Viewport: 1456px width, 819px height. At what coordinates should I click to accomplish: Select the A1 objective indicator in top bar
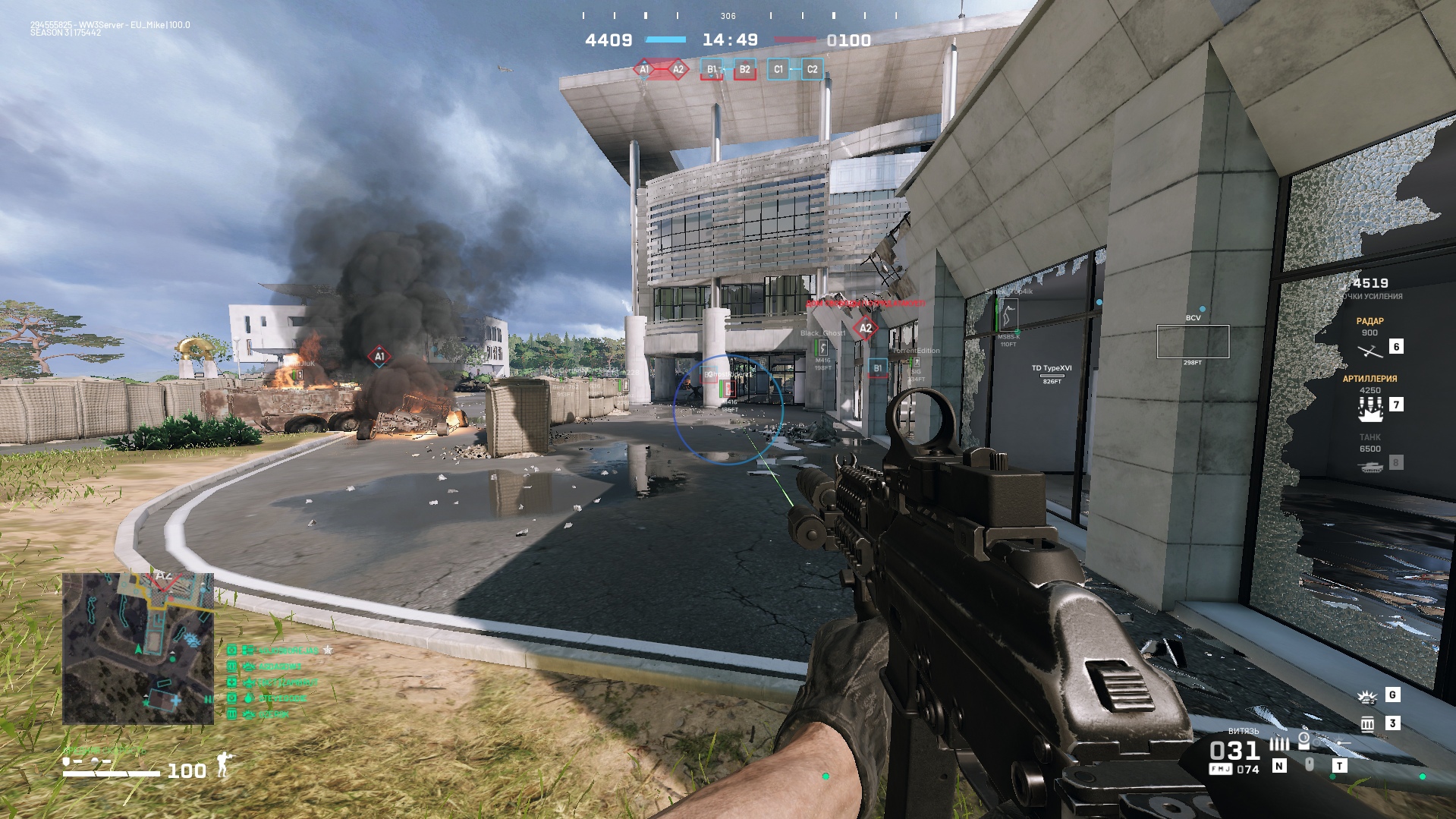(x=644, y=70)
